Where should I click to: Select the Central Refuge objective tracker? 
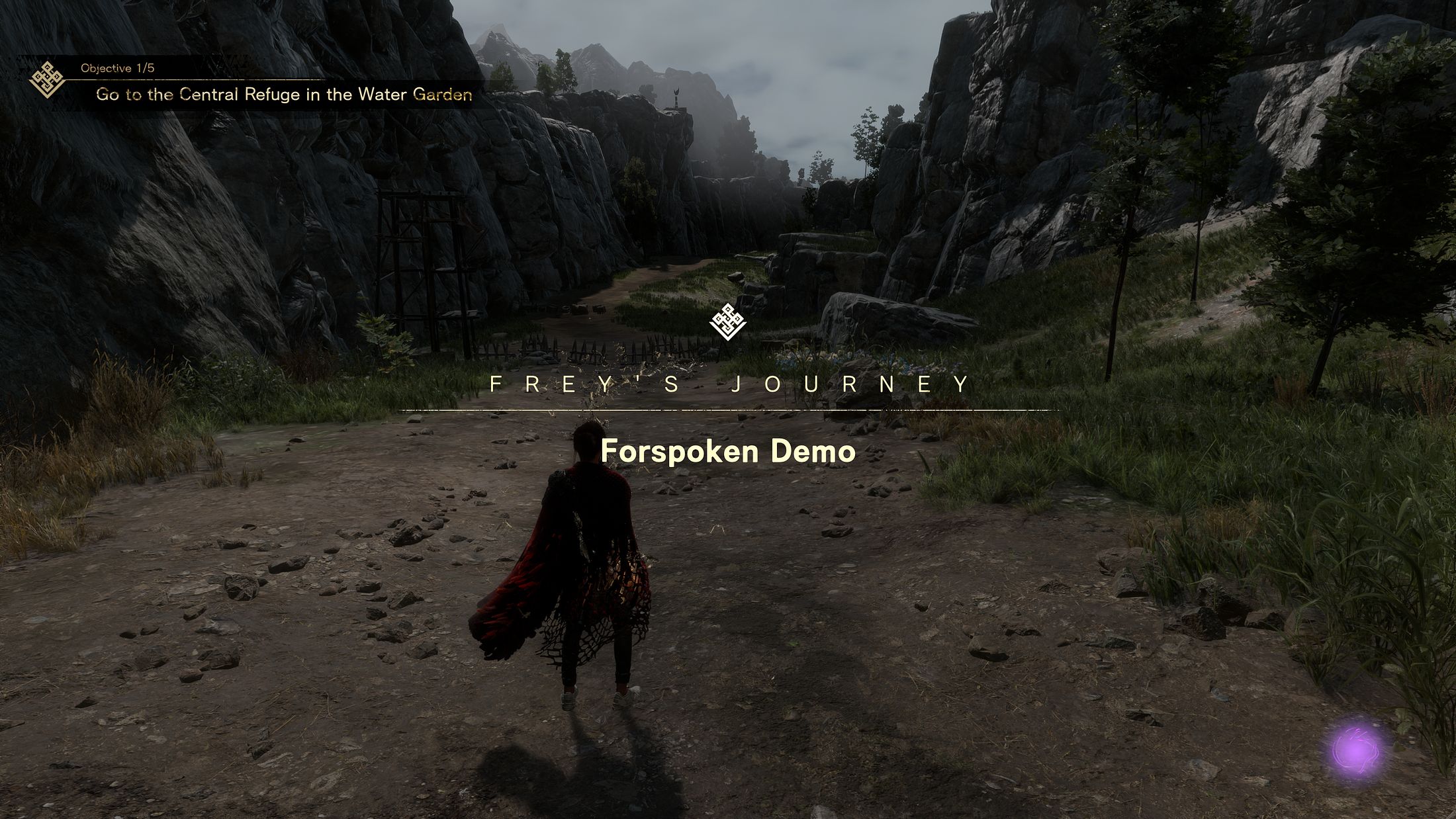(283, 95)
